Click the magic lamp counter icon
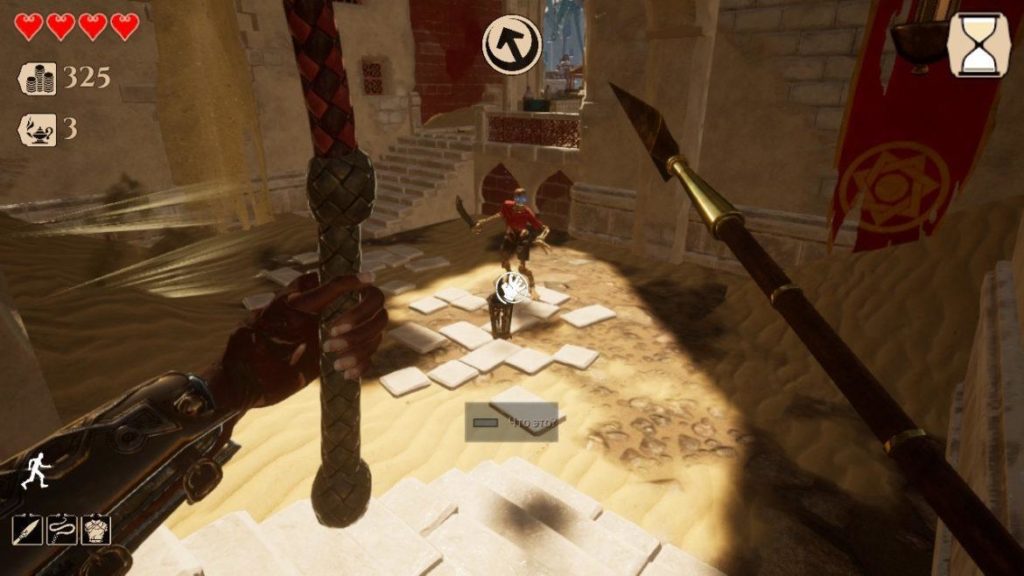The image size is (1024, 576). coord(37,129)
